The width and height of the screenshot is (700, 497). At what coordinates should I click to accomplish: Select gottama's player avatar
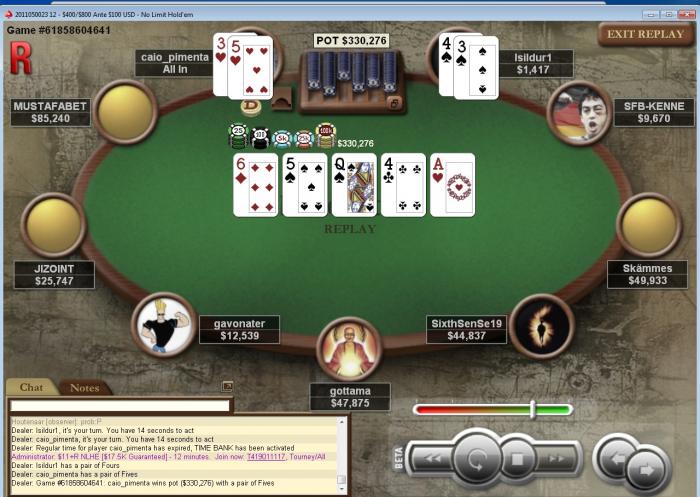(x=348, y=348)
